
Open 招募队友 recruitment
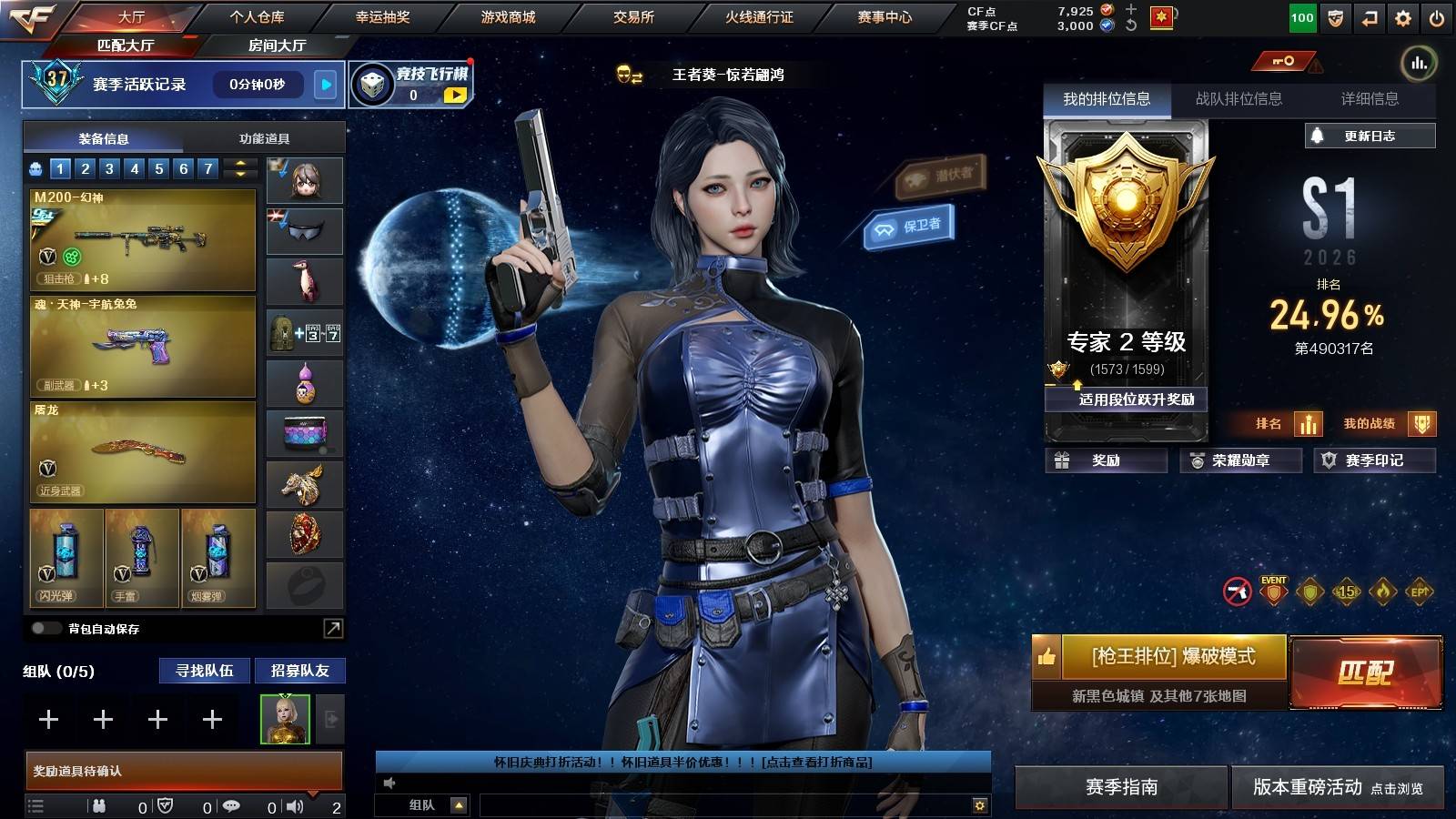pos(299,671)
